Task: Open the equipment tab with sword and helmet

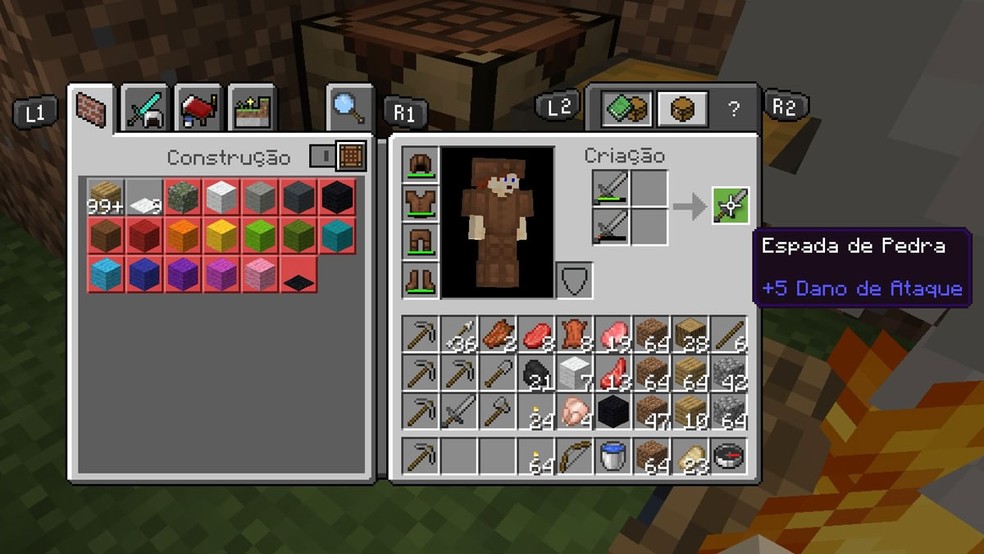Action: pyautogui.click(x=146, y=108)
